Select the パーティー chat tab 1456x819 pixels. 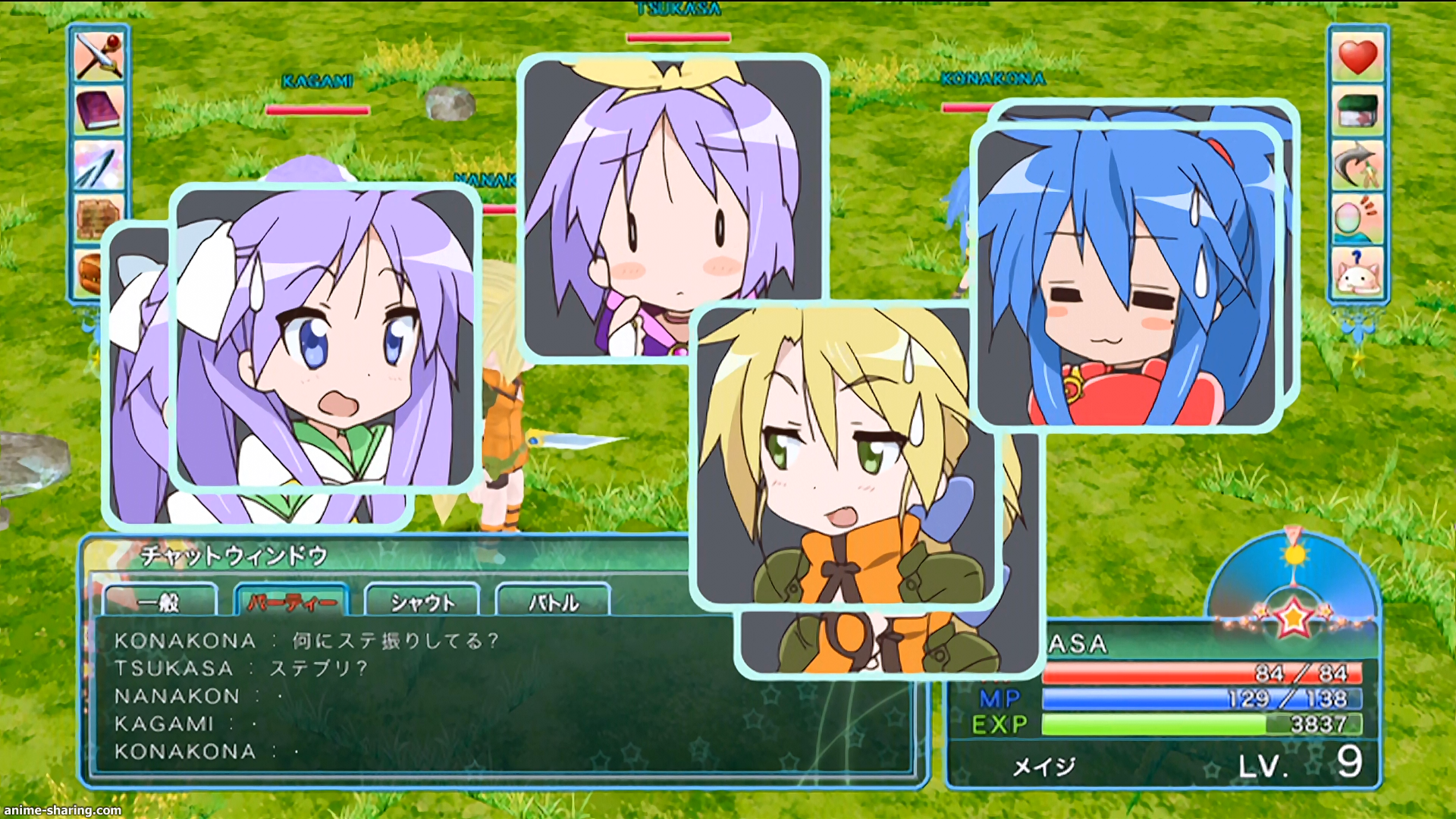292,602
